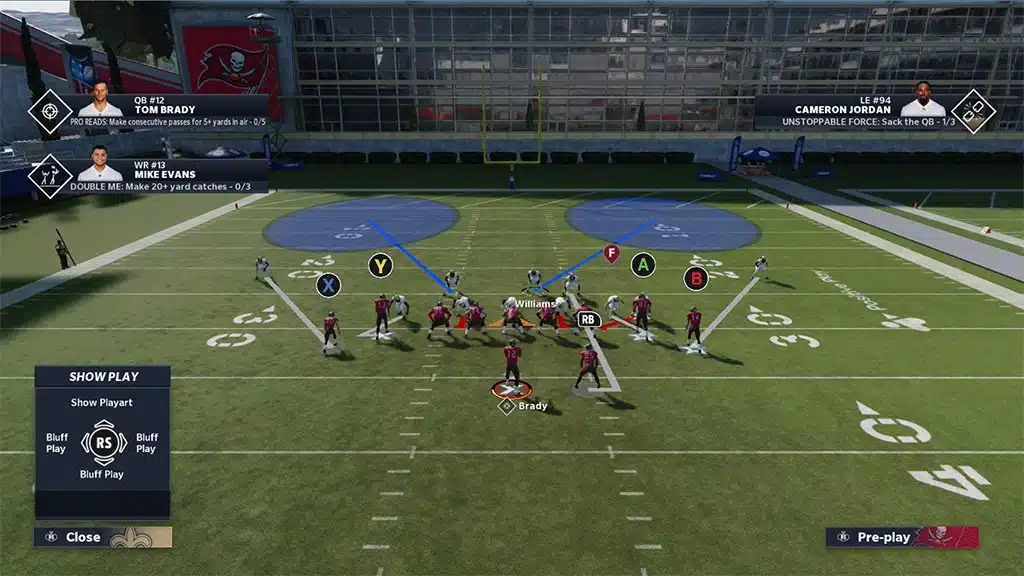Screen dimensions: 1024x576
Task: Select the Williams defender name tag
Action: pos(535,303)
